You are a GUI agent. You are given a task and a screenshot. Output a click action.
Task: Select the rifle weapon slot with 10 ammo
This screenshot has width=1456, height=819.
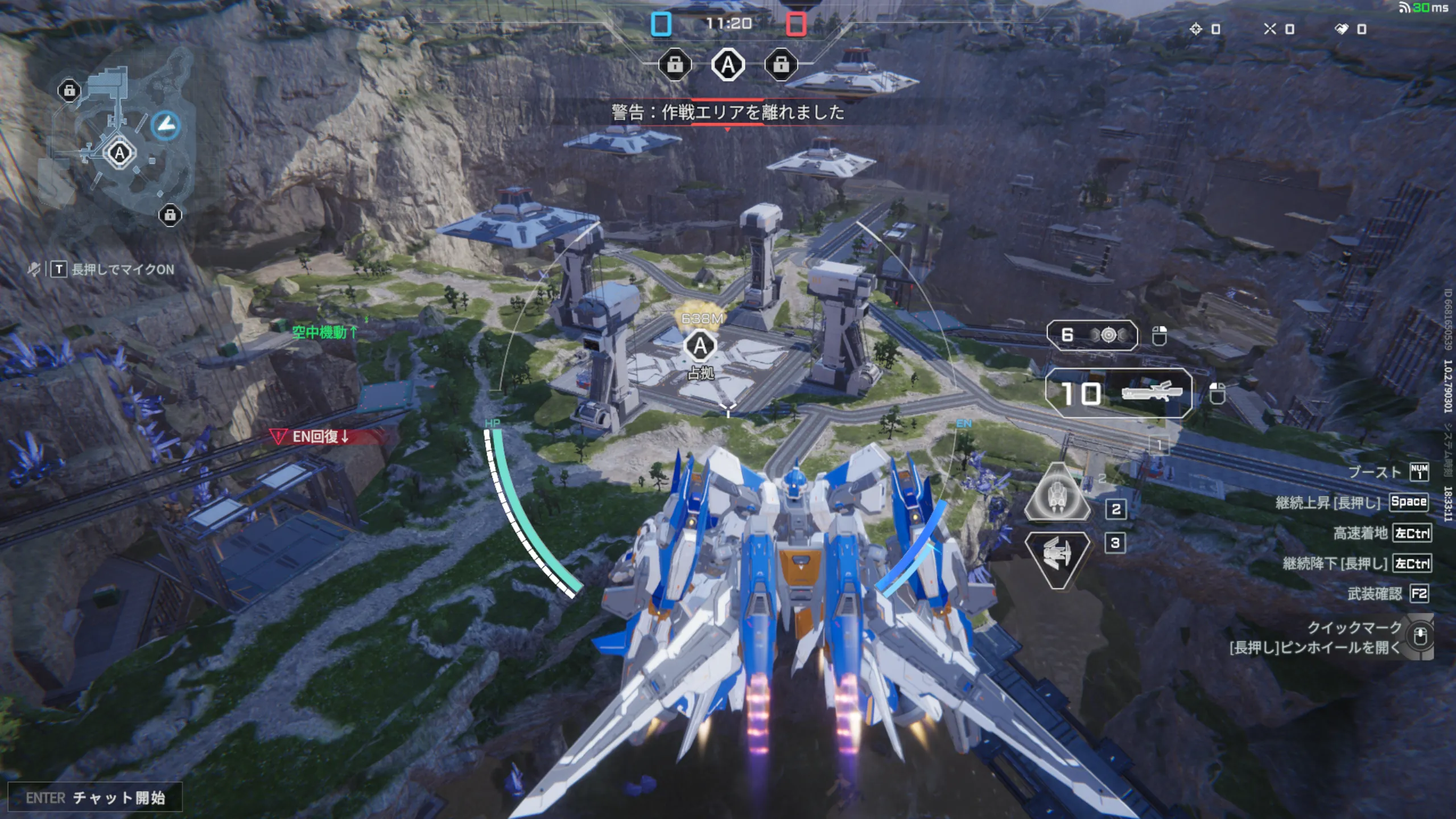point(1119,393)
